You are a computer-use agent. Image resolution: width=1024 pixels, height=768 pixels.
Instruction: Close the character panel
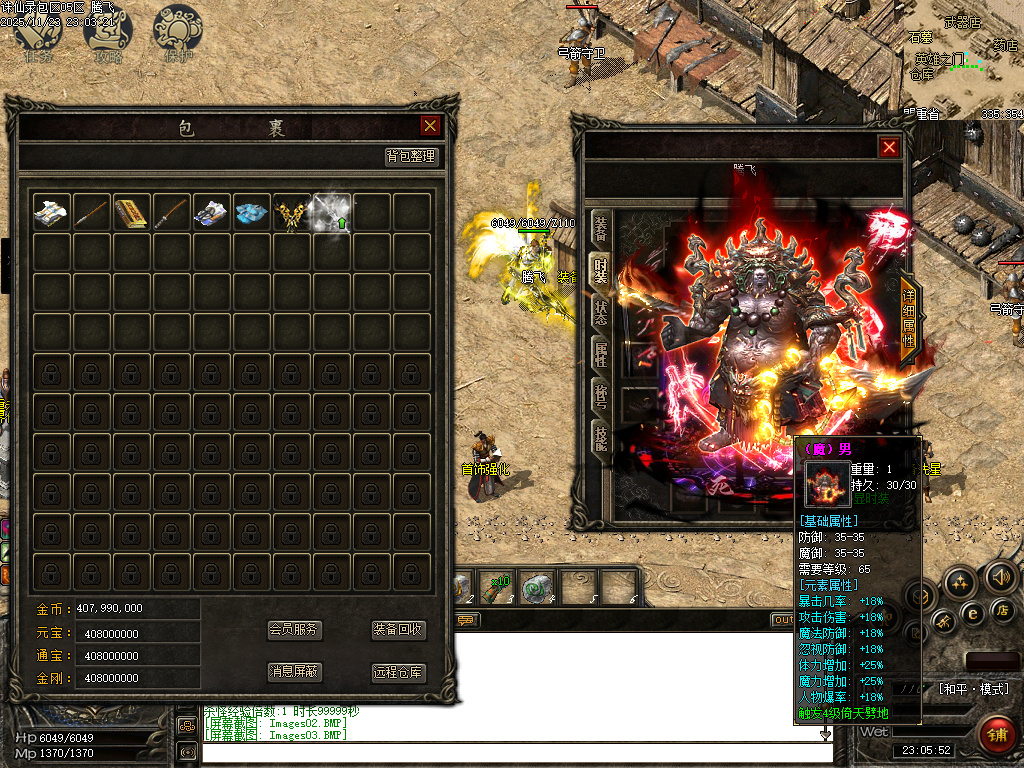pyautogui.click(x=889, y=147)
